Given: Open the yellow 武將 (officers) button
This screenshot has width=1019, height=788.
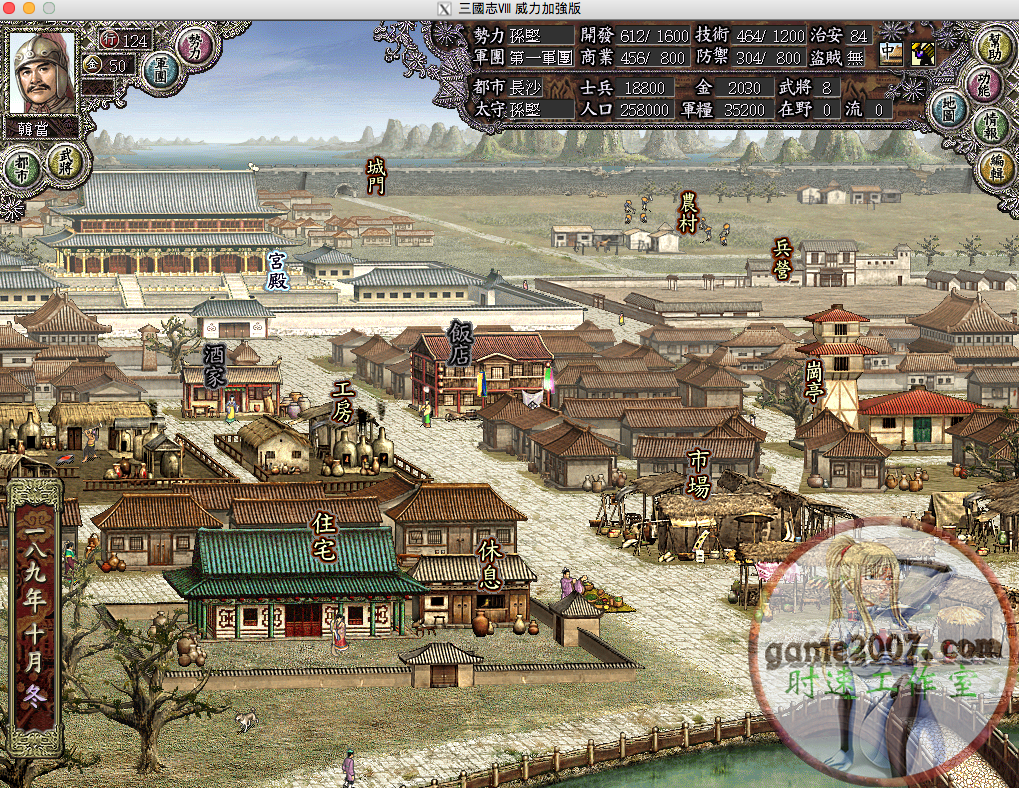Looking at the screenshot, I should pyautogui.click(x=66, y=158).
